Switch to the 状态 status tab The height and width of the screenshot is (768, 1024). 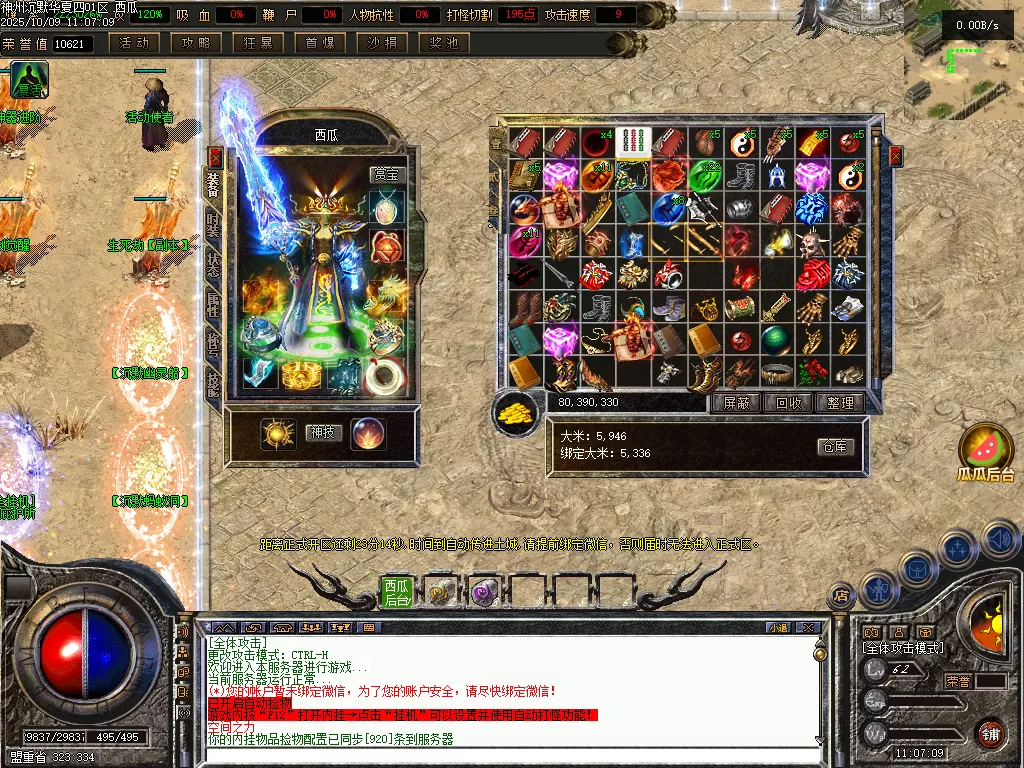[x=213, y=266]
